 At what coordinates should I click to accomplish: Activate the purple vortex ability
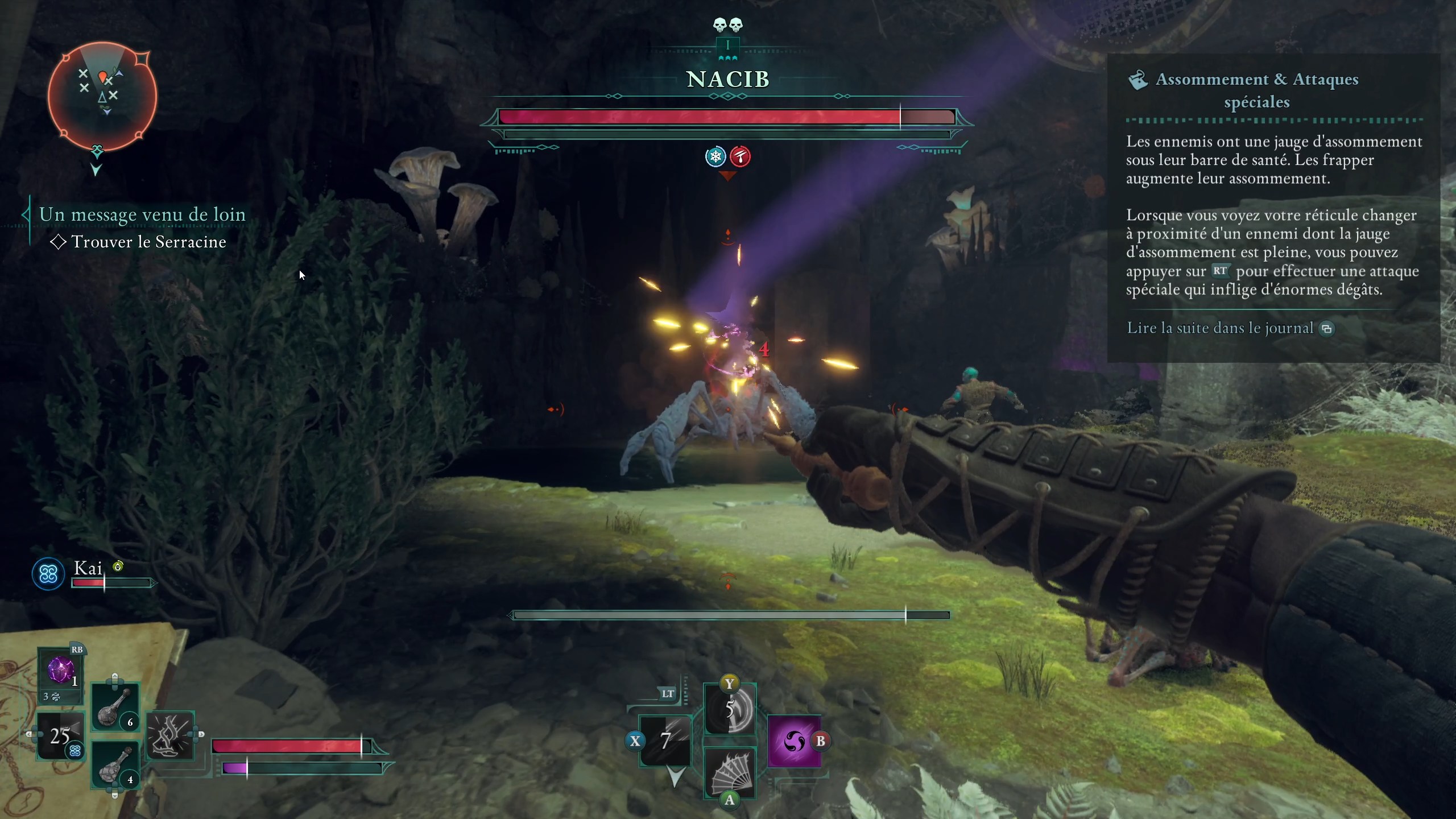click(x=794, y=741)
